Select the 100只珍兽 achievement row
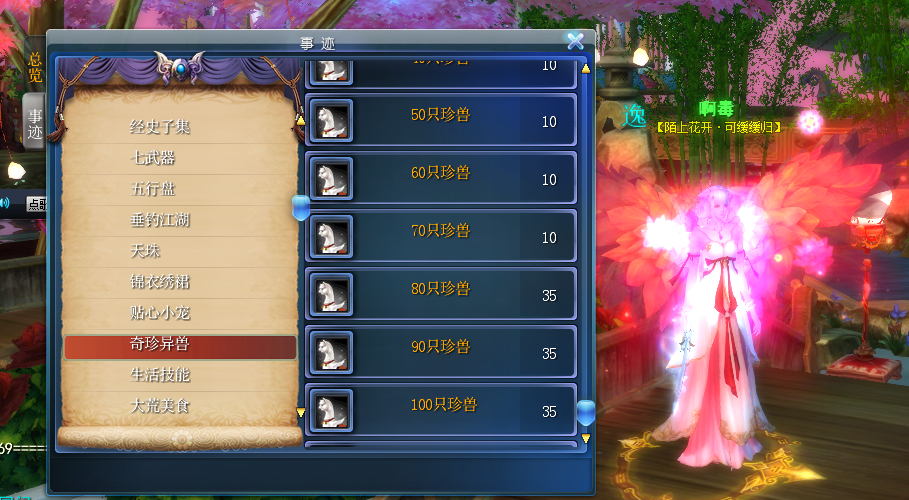The height and width of the screenshot is (500, 909). click(440, 410)
